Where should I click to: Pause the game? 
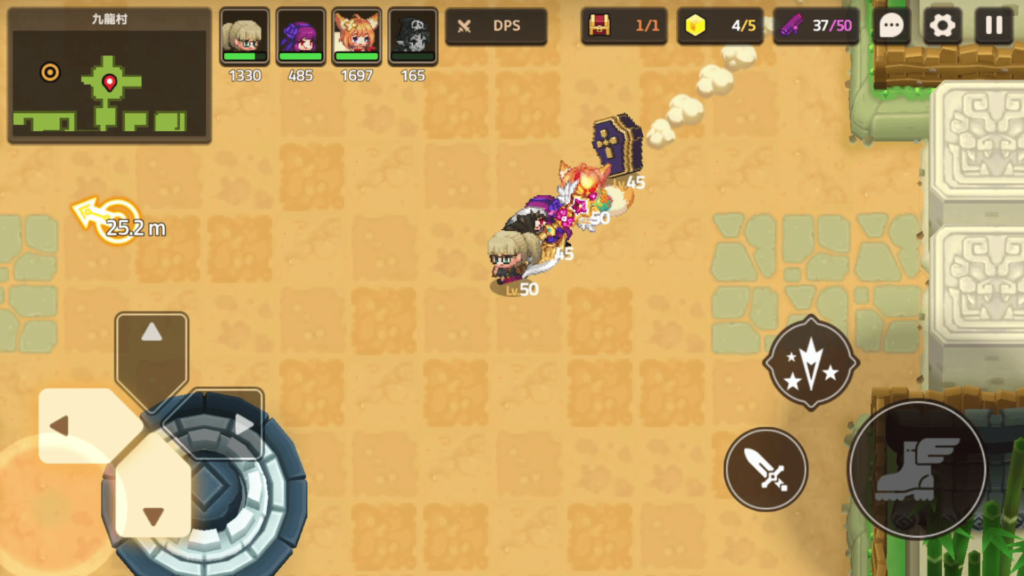(993, 26)
